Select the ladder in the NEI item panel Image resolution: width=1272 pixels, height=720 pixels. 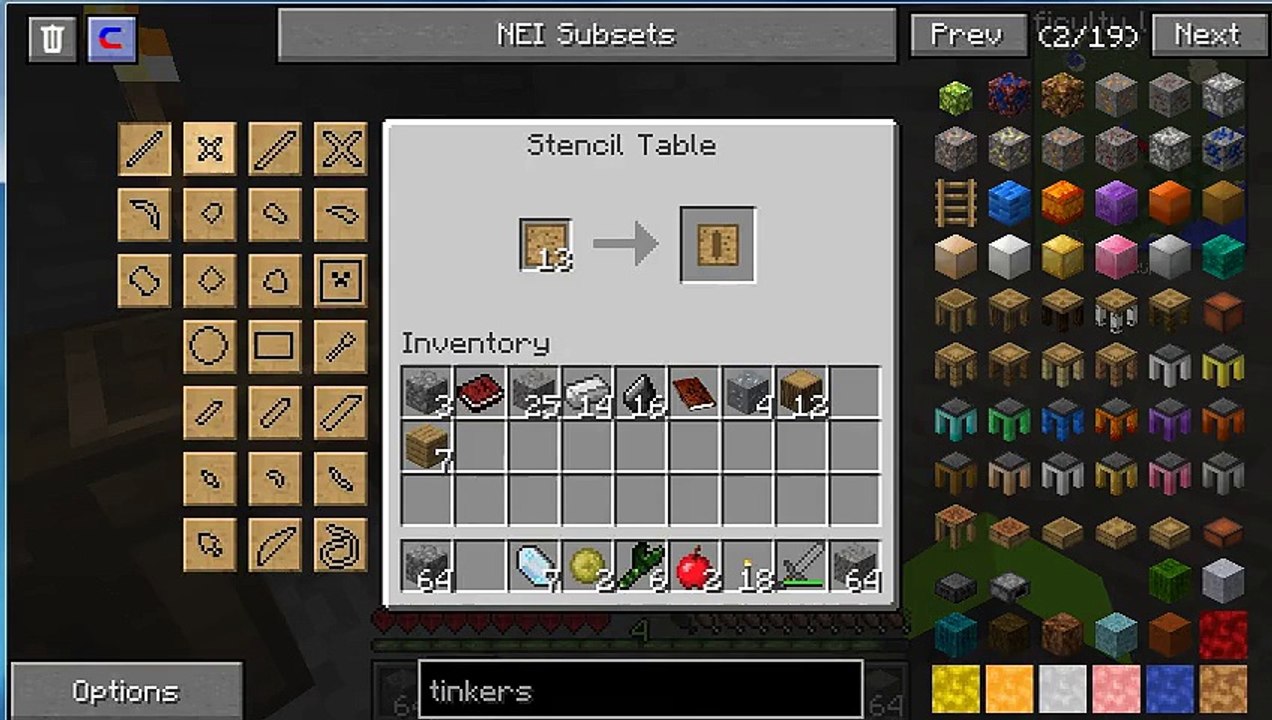click(x=955, y=203)
